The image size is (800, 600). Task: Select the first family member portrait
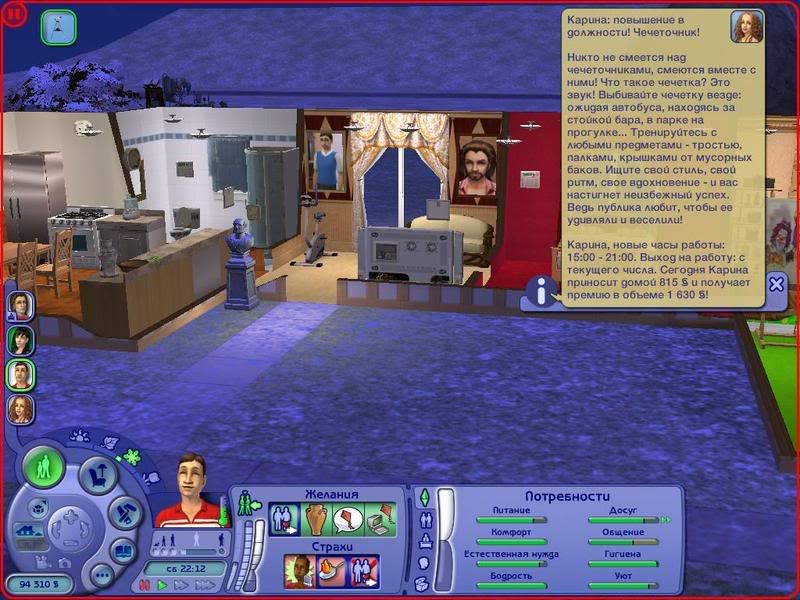[x=21, y=306]
